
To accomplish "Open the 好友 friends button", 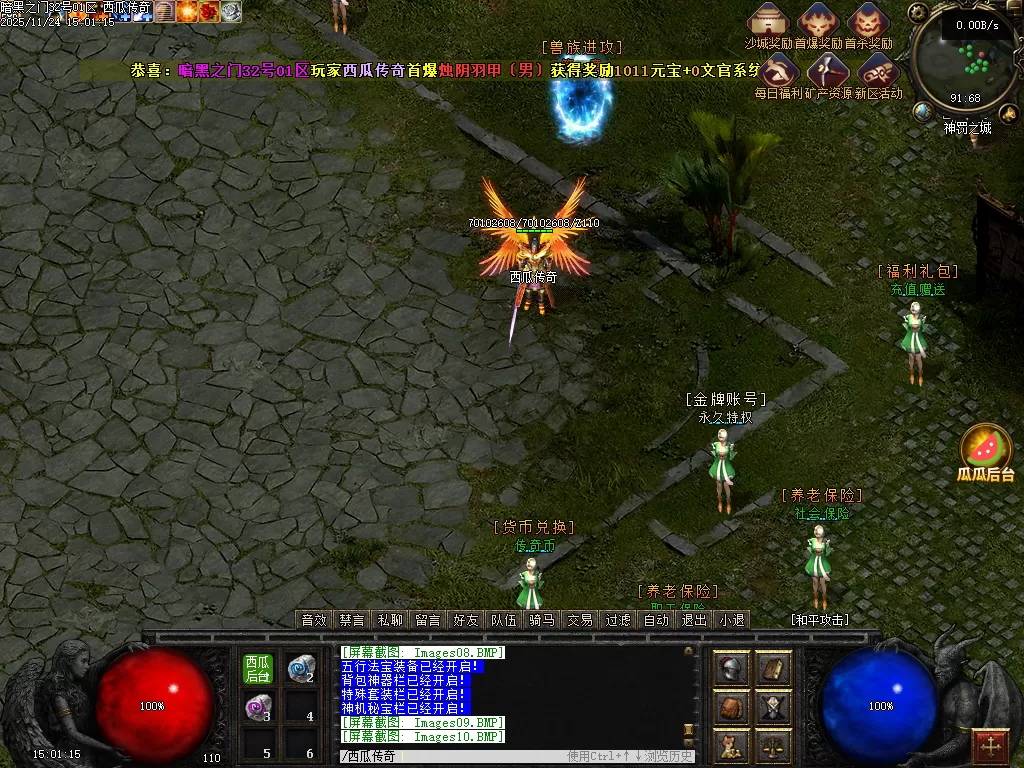I will 466,620.
